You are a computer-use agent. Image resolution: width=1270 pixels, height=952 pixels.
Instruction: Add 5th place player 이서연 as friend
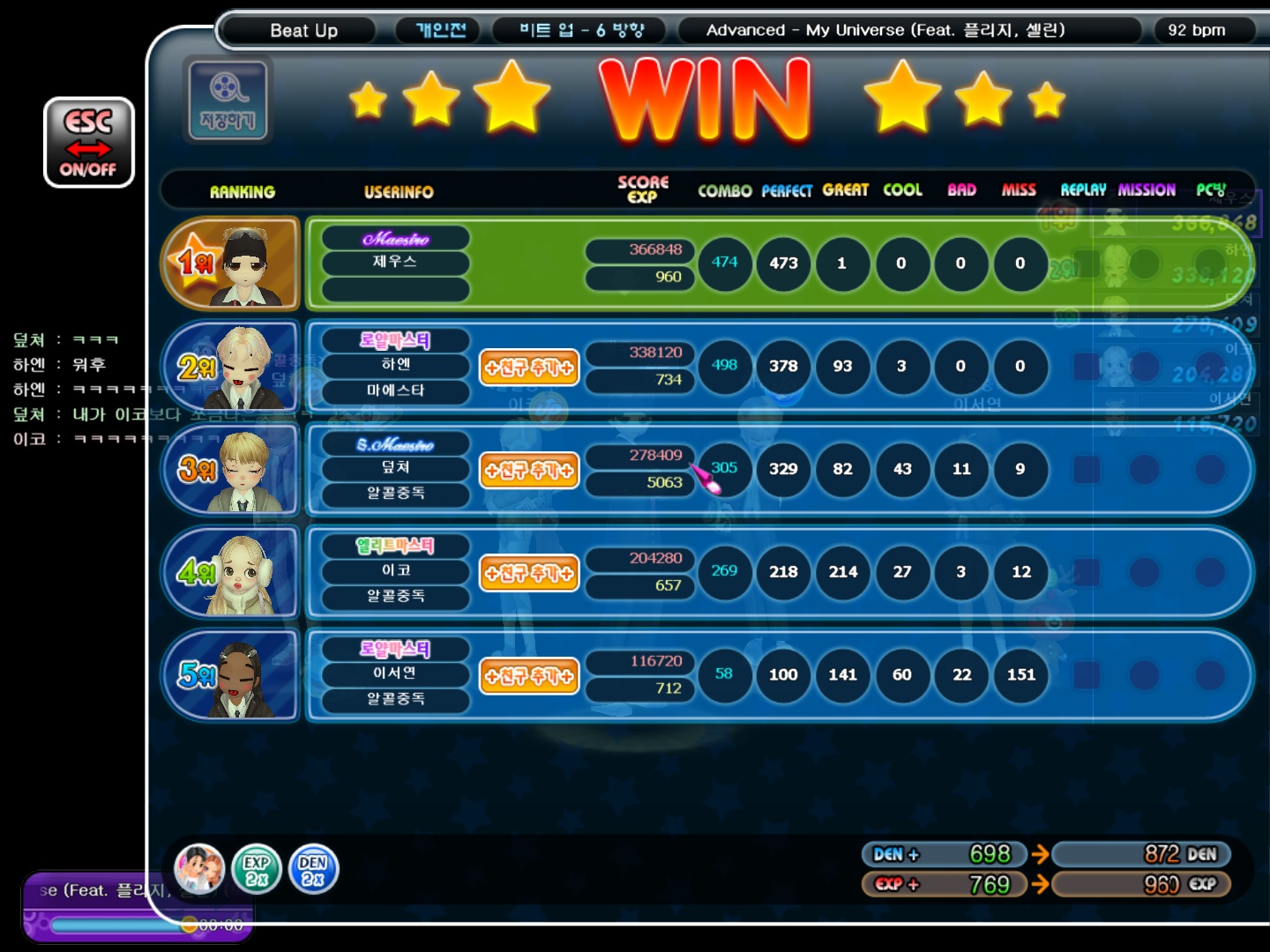click(x=529, y=676)
